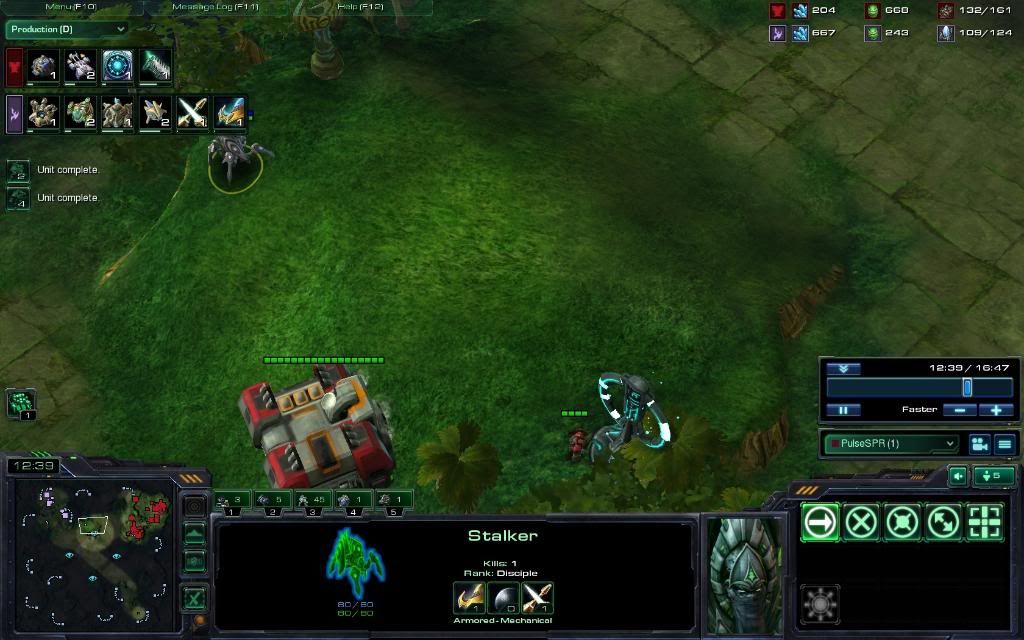Open the Menu (F10) button
This screenshot has height=640, width=1024.
(x=68, y=7)
